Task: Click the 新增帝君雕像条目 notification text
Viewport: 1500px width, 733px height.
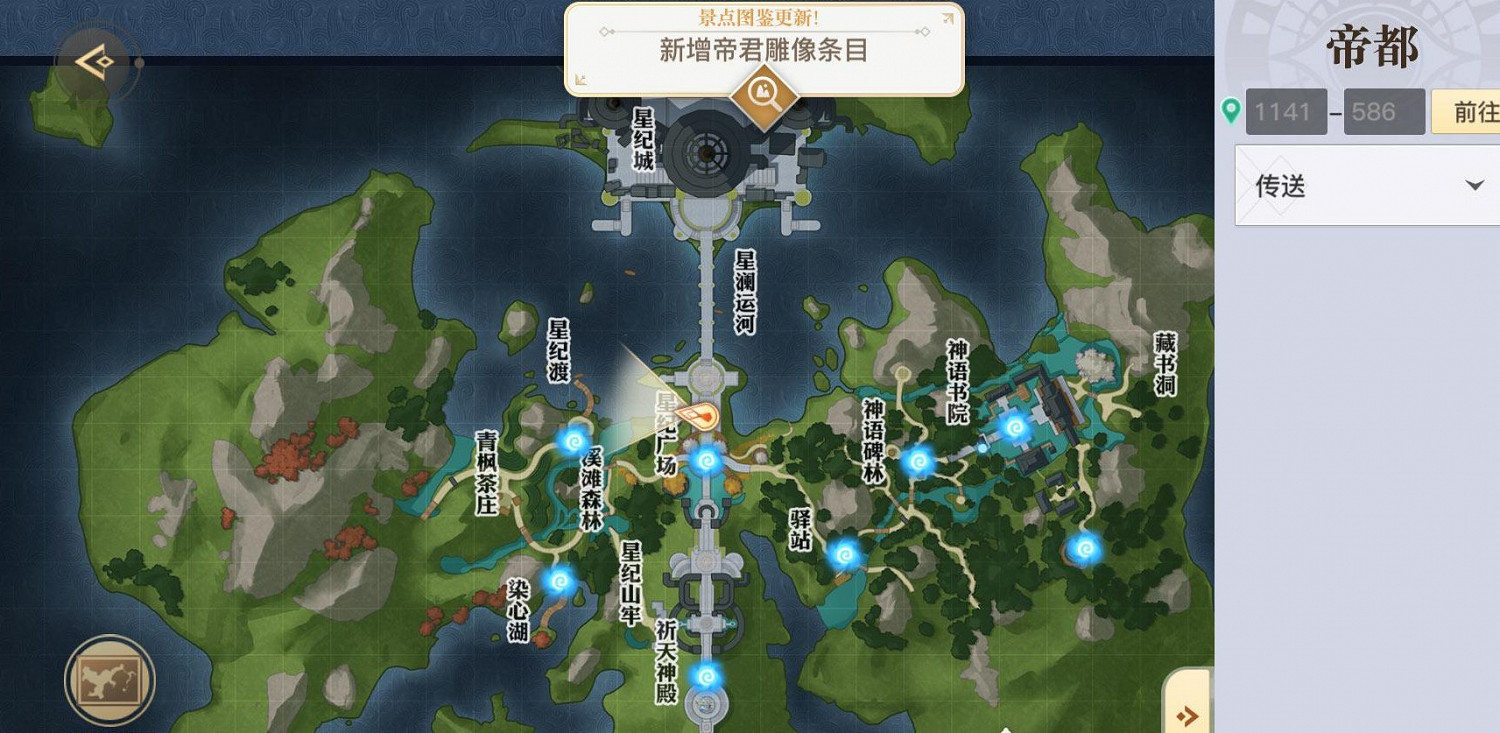Action: 762,51
